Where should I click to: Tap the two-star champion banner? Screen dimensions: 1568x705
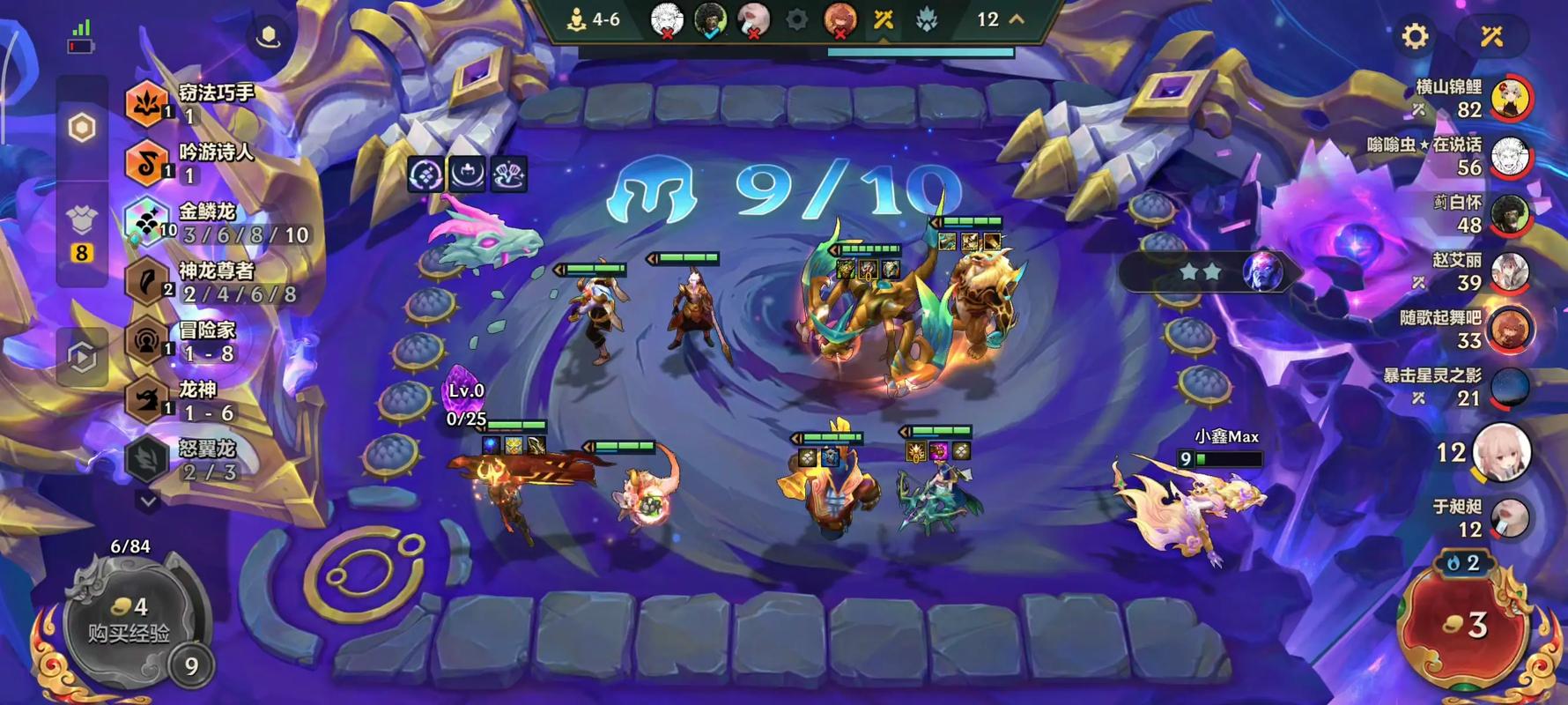(x=1207, y=271)
